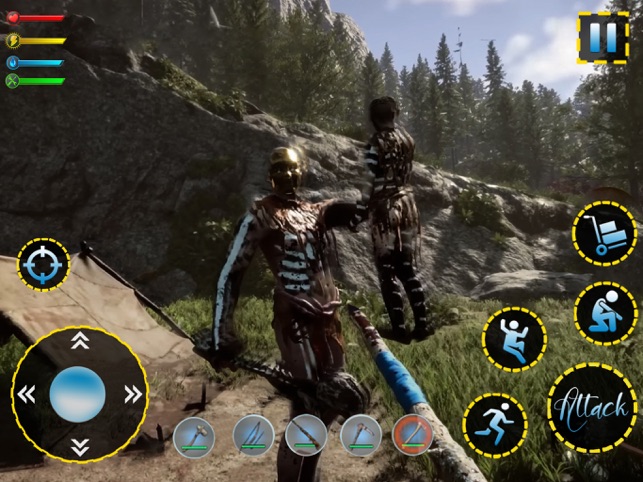This screenshot has height=482, width=643.
Task: Equip the wooden club weapon slot
Action: tap(306, 436)
